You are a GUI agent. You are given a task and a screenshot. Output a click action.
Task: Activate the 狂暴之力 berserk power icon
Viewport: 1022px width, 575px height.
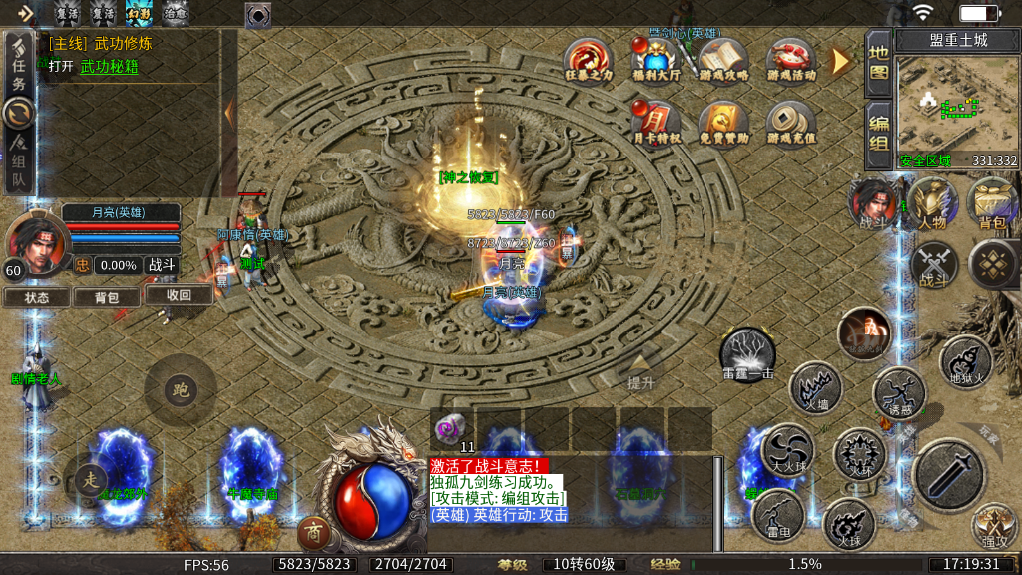click(588, 60)
